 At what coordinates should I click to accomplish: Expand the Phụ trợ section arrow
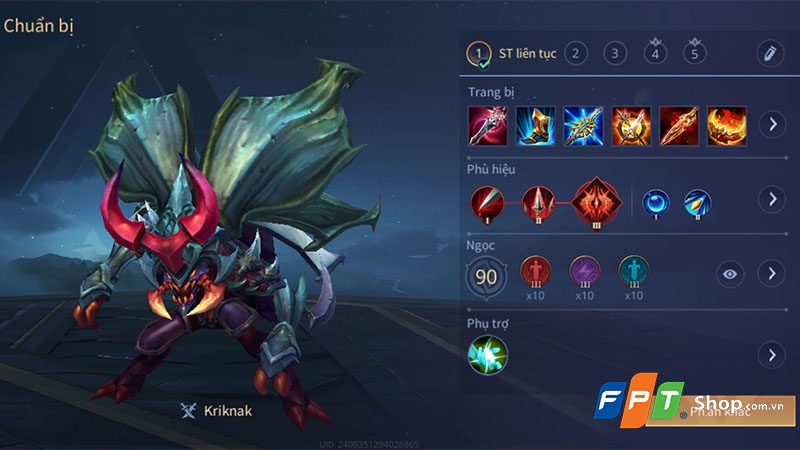pos(772,354)
